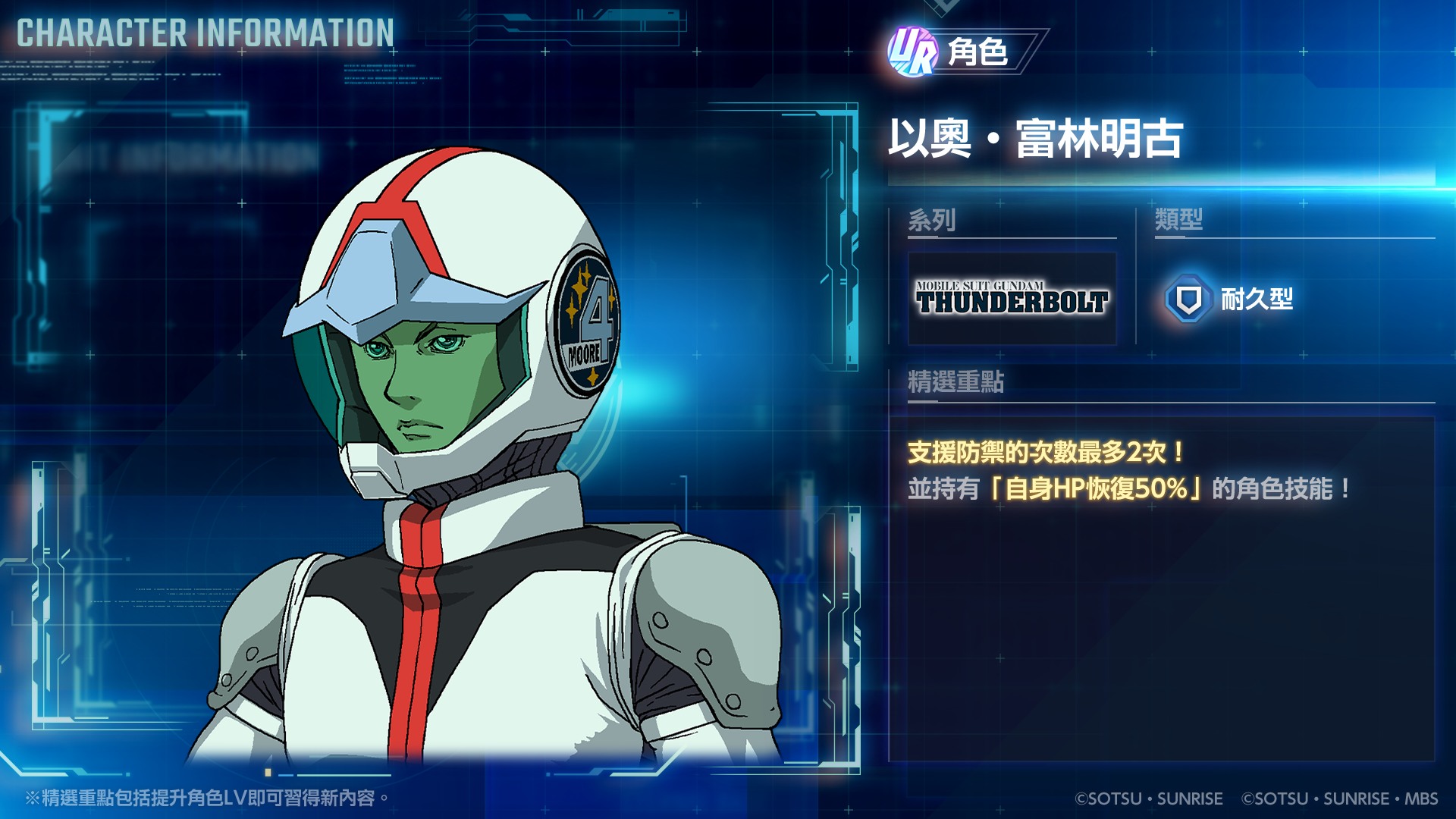Click the CHARACTER INFORMATION header emblem

coord(203,32)
